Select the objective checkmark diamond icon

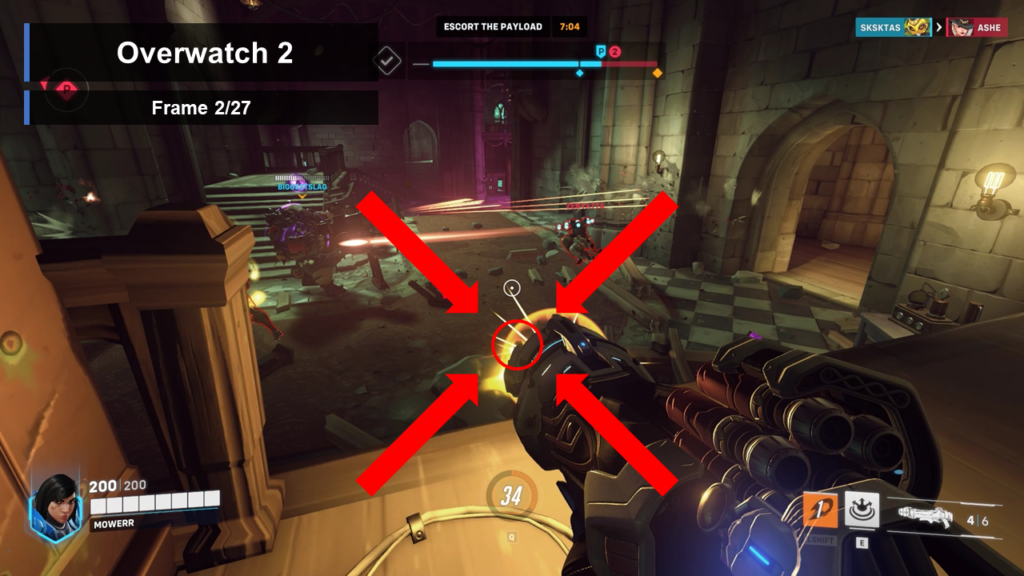pos(387,62)
